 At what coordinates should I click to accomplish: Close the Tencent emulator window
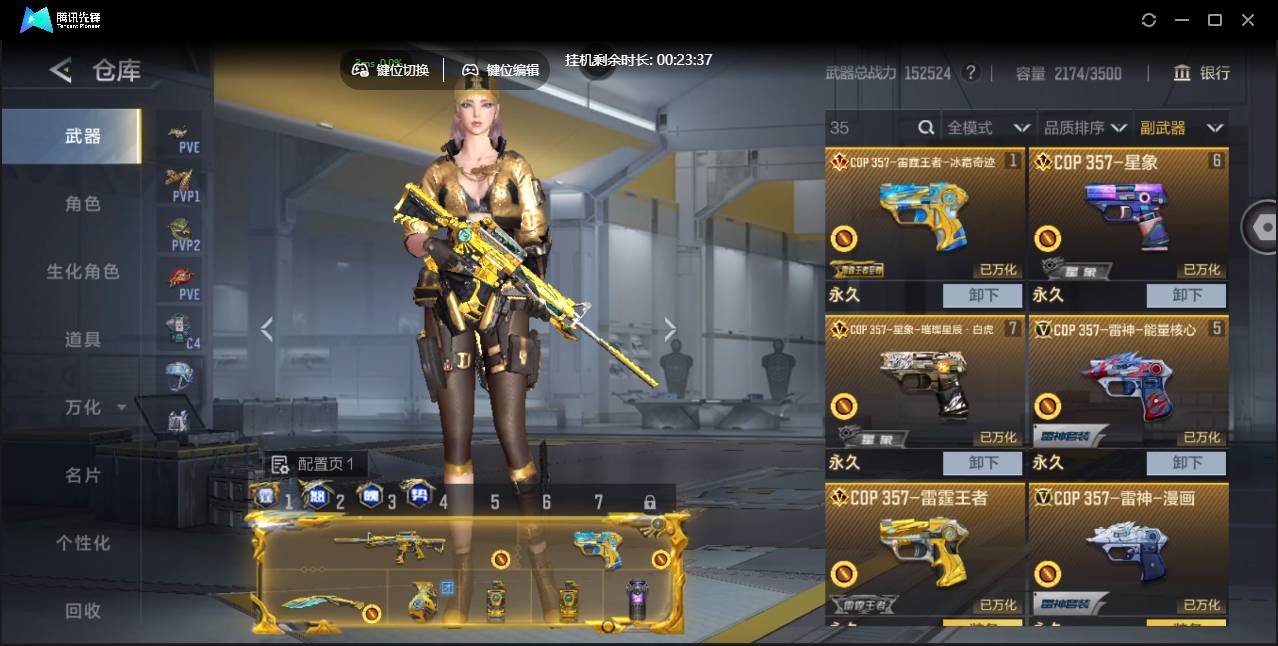coord(1248,20)
